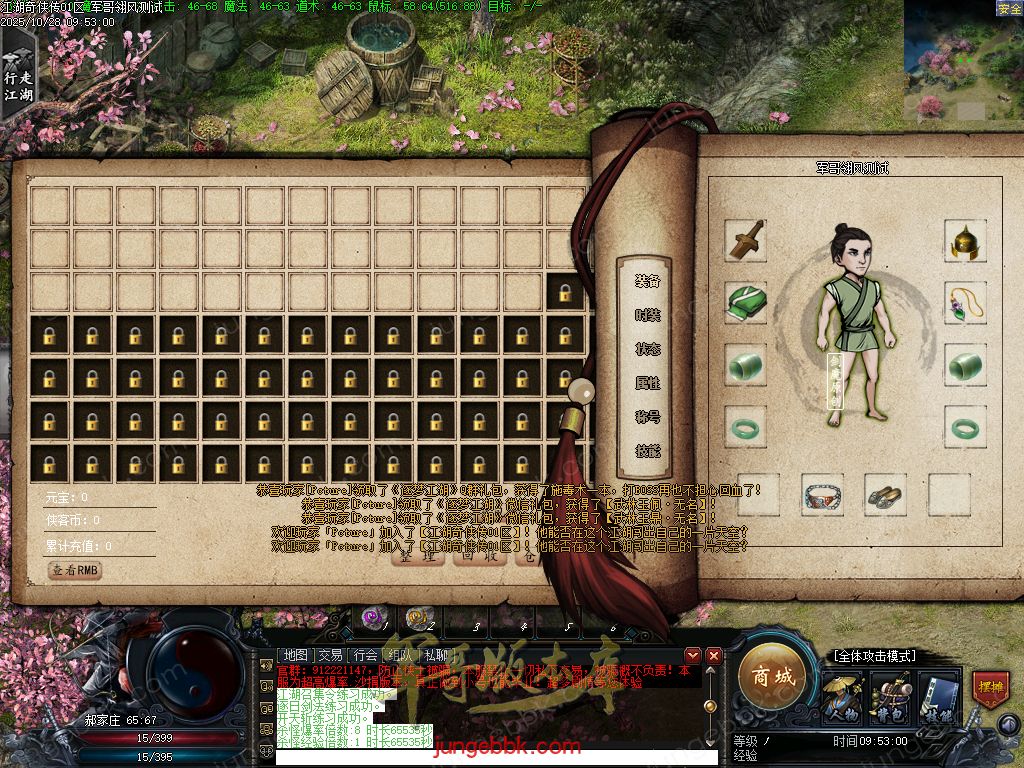1024x768 pixels.
Task: Show the 状态 status tab
Action: coord(647,349)
